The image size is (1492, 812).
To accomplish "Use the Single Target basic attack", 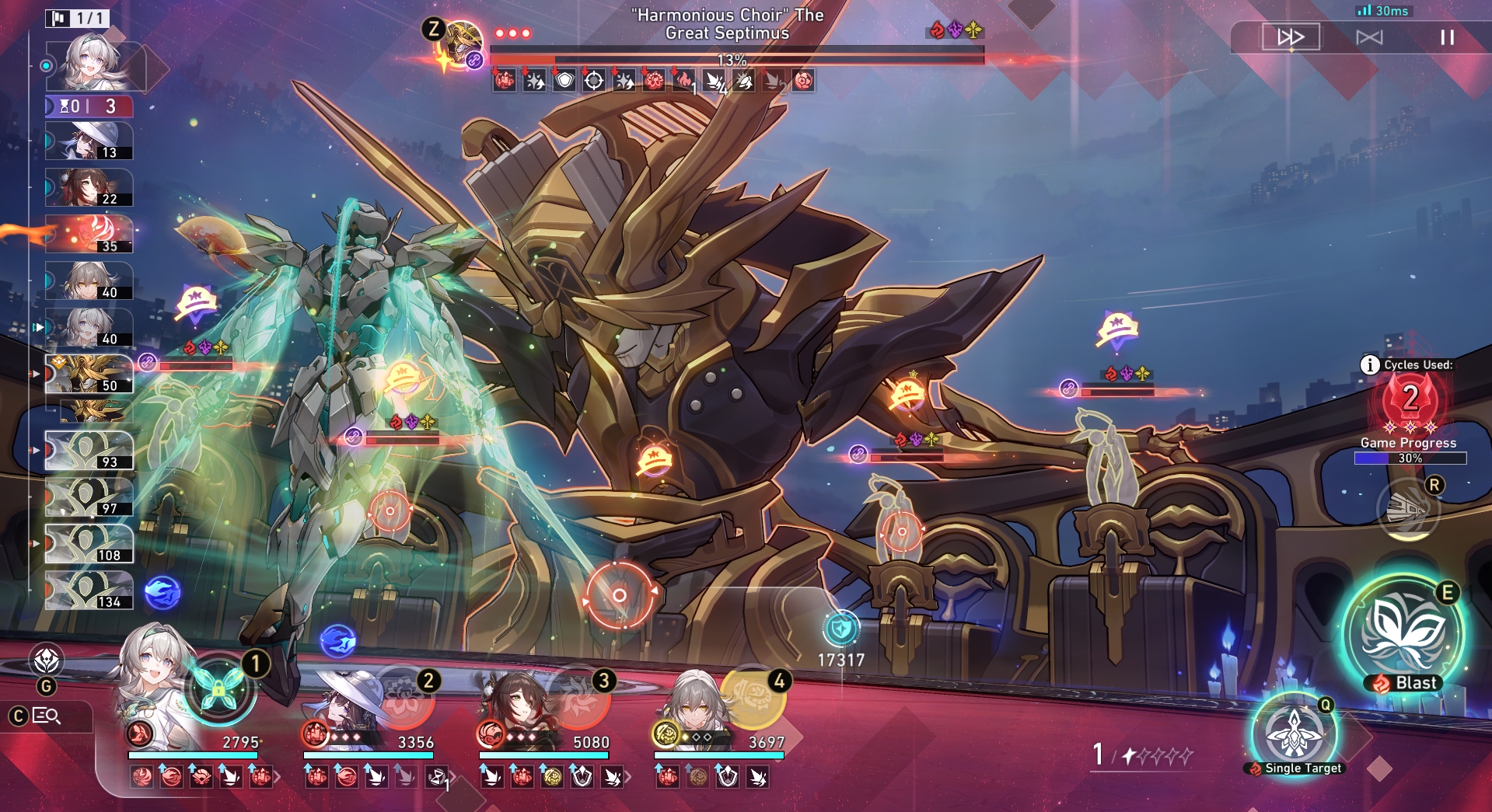I will click(x=1294, y=734).
